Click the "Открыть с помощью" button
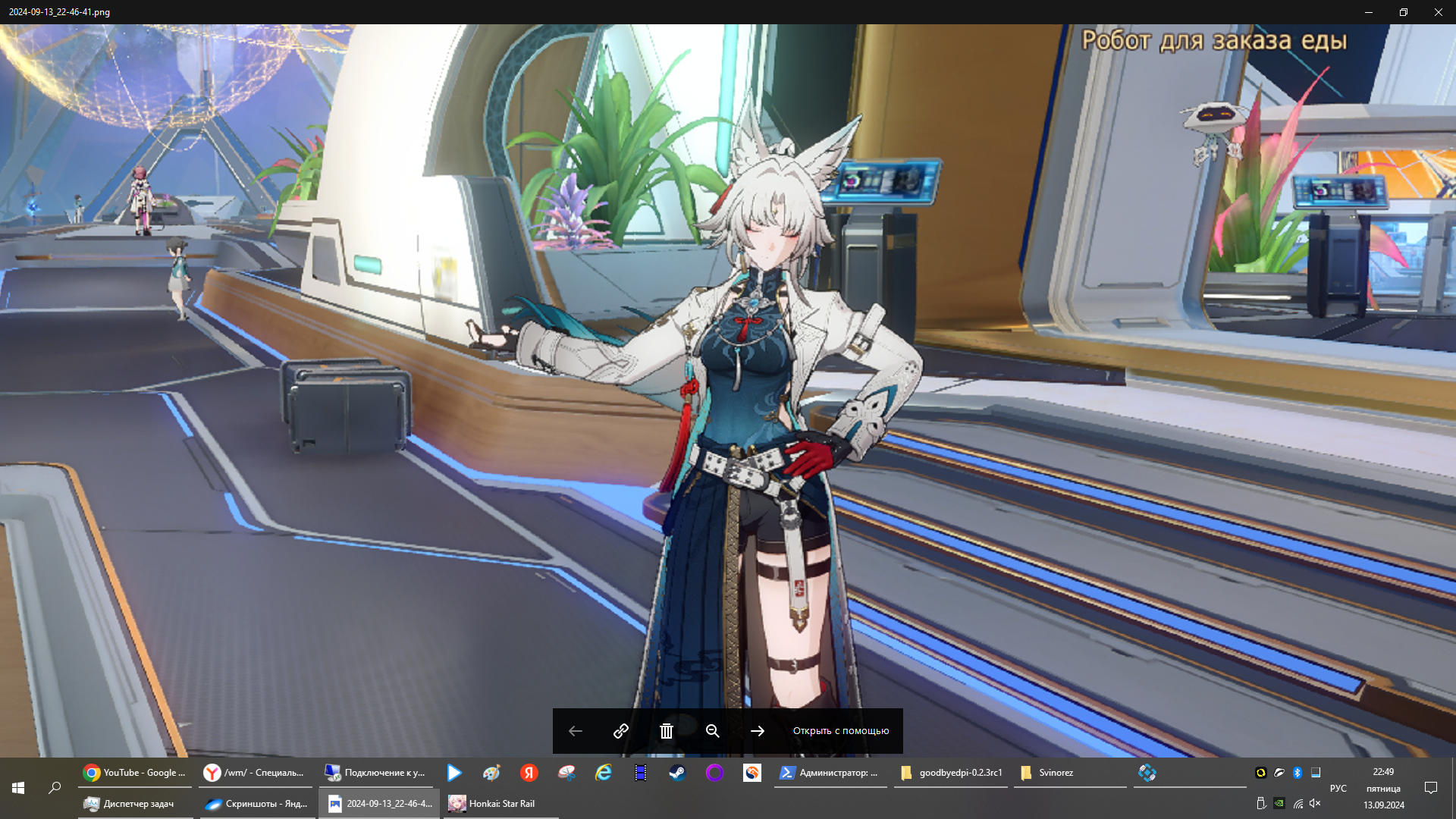This screenshot has width=1456, height=819. click(x=840, y=731)
